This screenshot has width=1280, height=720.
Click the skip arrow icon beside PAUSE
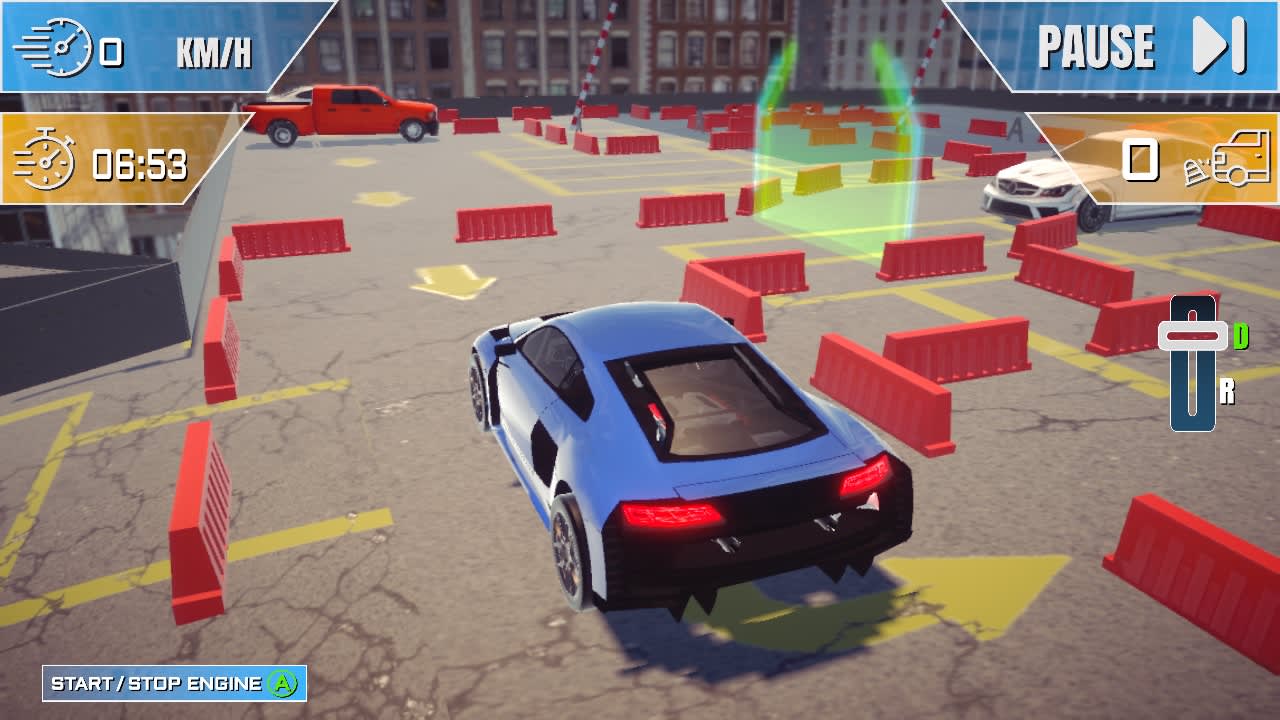pyautogui.click(x=1210, y=44)
